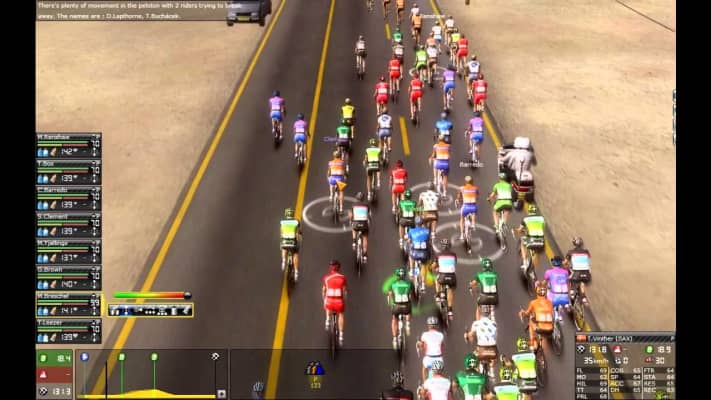Choose S.Clement's rider panel
Screen dimensions: 711x400
[68, 224]
